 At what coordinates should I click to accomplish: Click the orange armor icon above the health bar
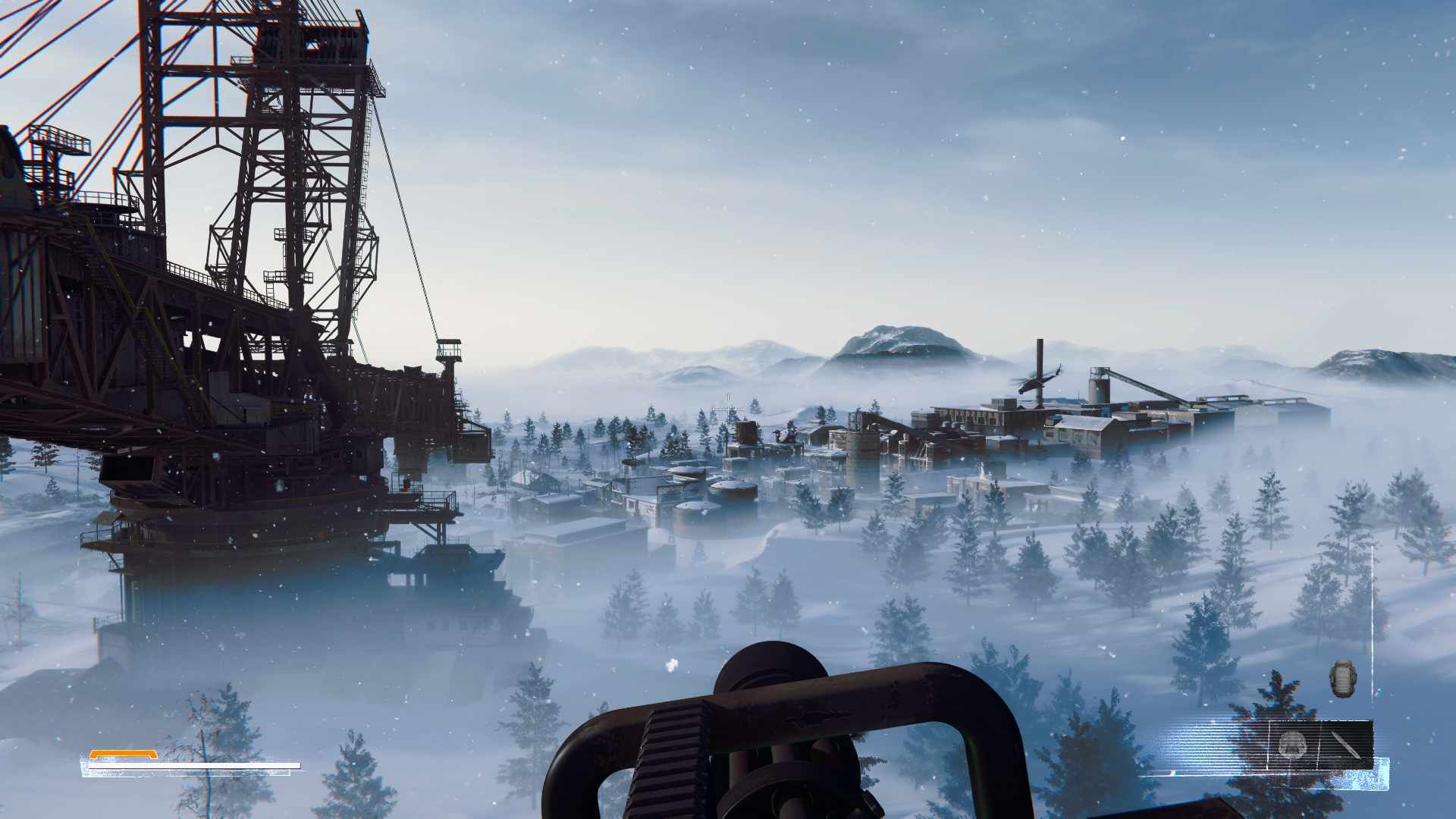123,755
